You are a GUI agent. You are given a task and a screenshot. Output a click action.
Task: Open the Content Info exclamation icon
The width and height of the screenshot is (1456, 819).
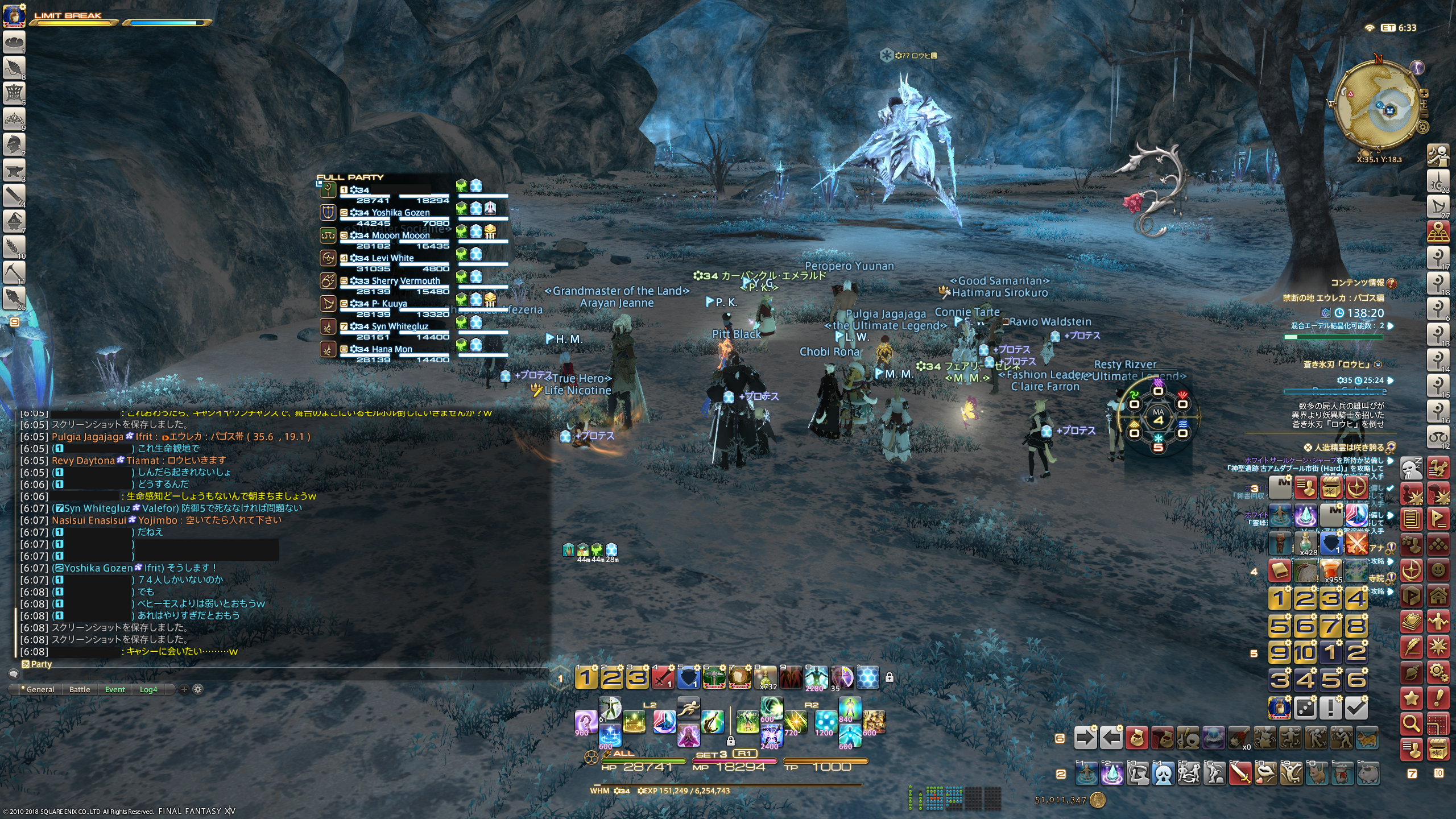click(x=1392, y=283)
